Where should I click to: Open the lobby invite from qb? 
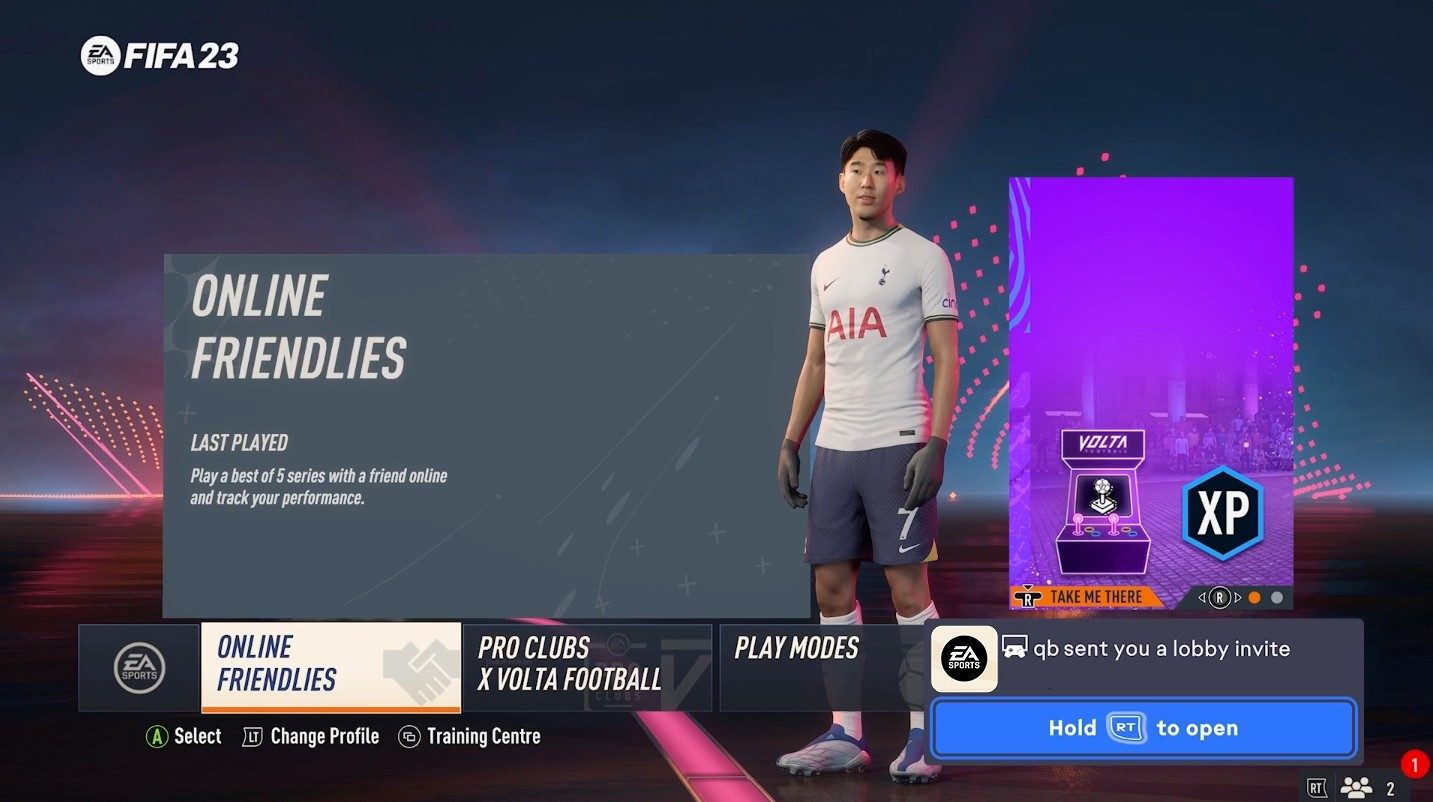click(x=1143, y=728)
